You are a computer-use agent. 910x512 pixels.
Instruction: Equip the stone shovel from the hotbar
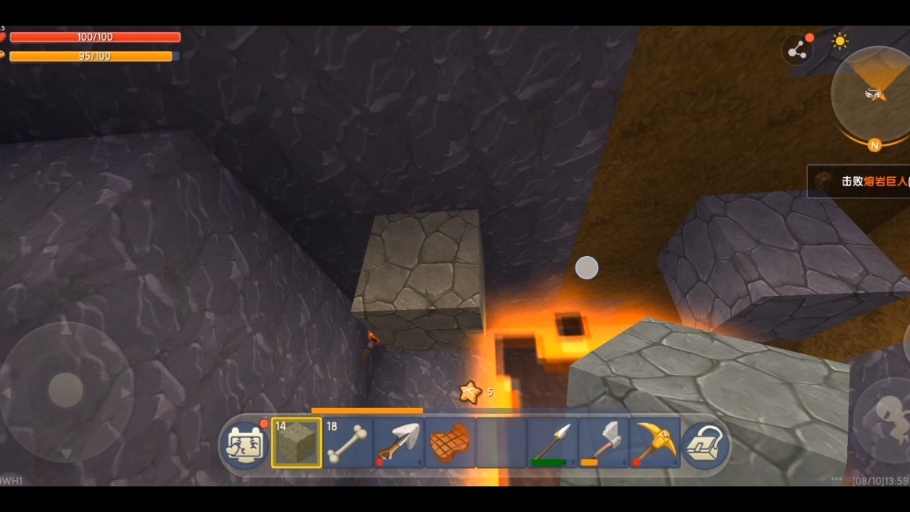[x=398, y=443]
